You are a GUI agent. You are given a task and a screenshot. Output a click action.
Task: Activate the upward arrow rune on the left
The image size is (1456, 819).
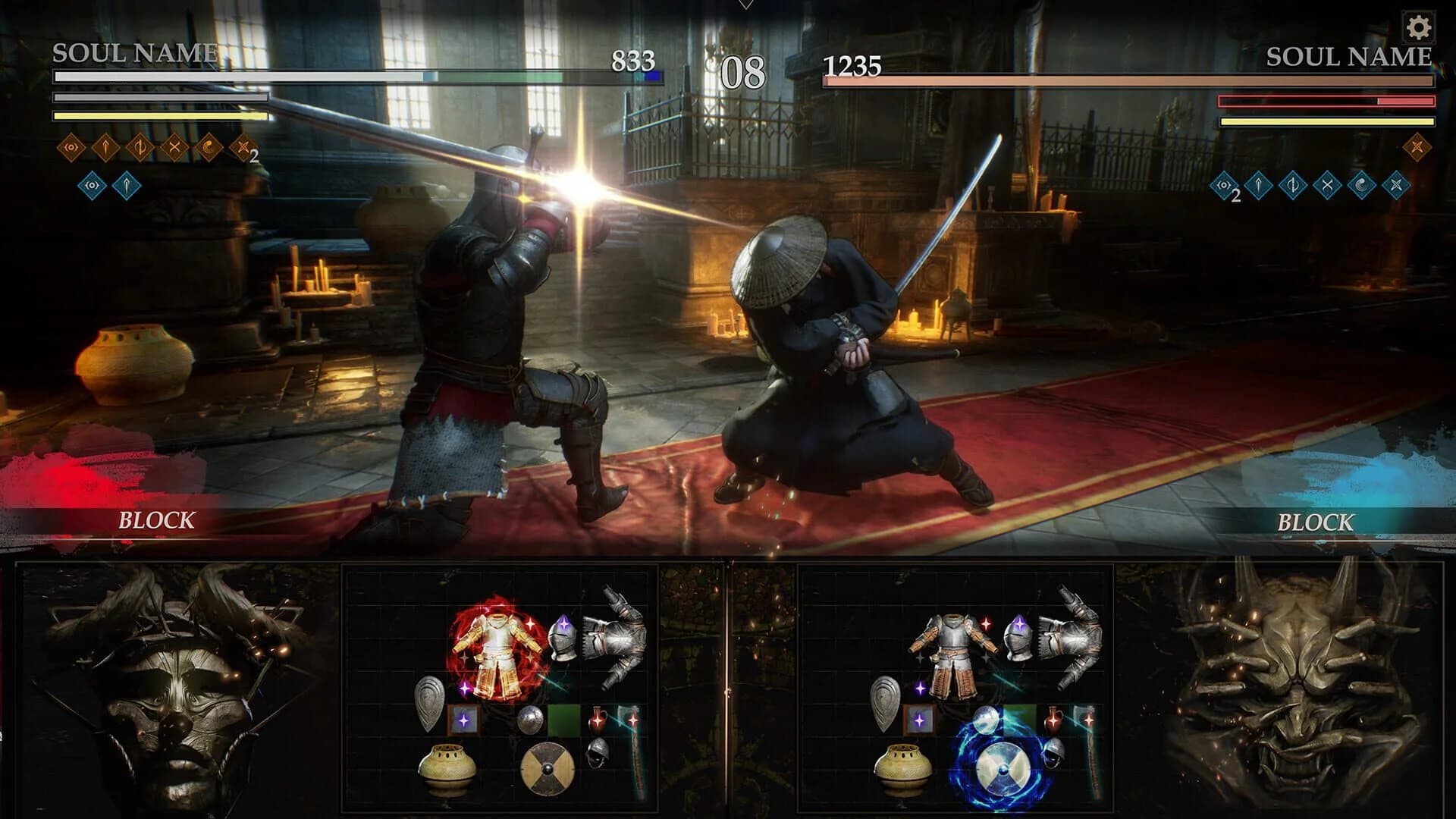pos(105,146)
